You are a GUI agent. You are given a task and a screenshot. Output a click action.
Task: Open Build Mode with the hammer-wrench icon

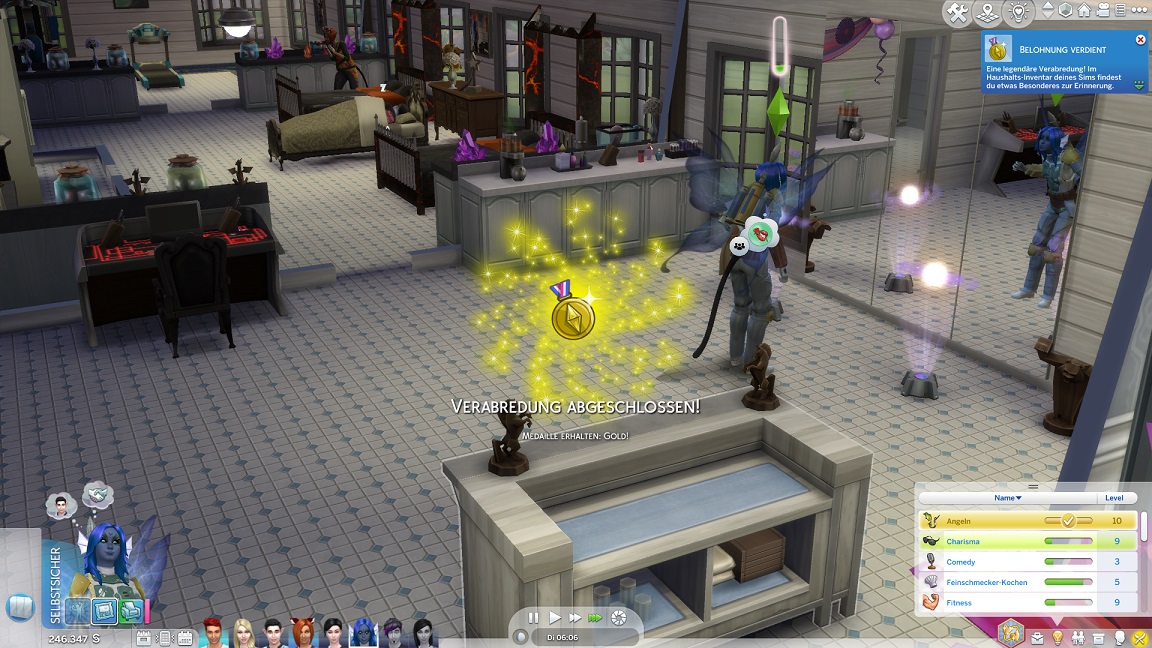point(957,12)
